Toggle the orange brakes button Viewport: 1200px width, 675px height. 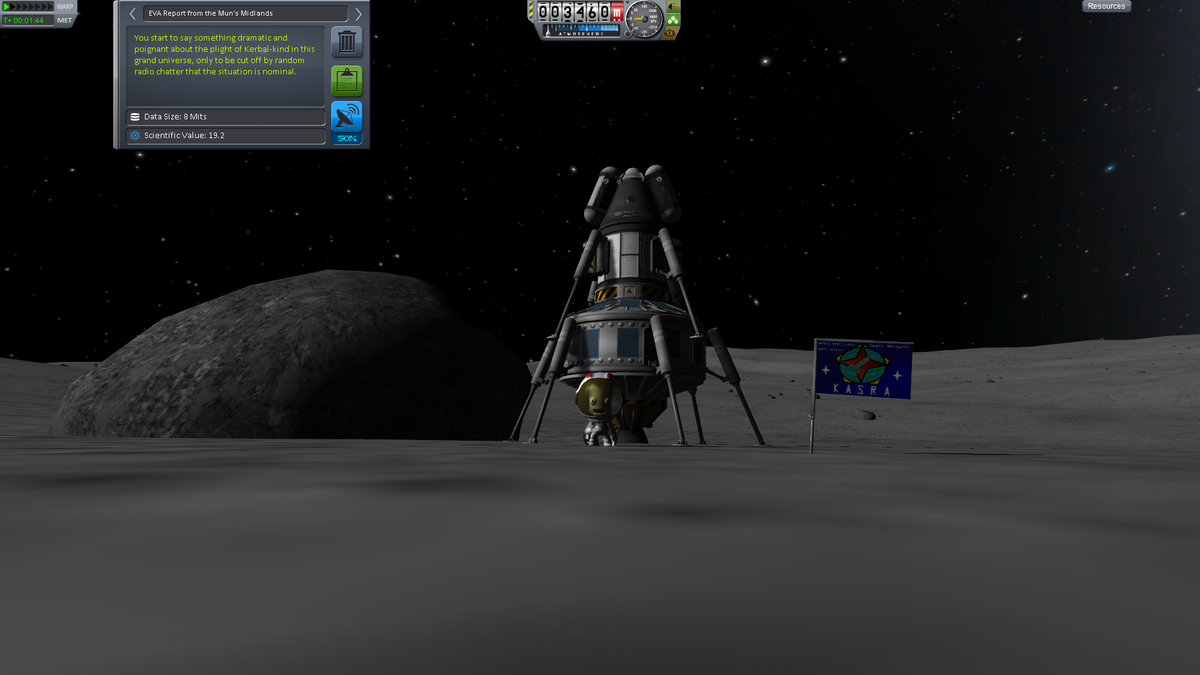[671, 32]
